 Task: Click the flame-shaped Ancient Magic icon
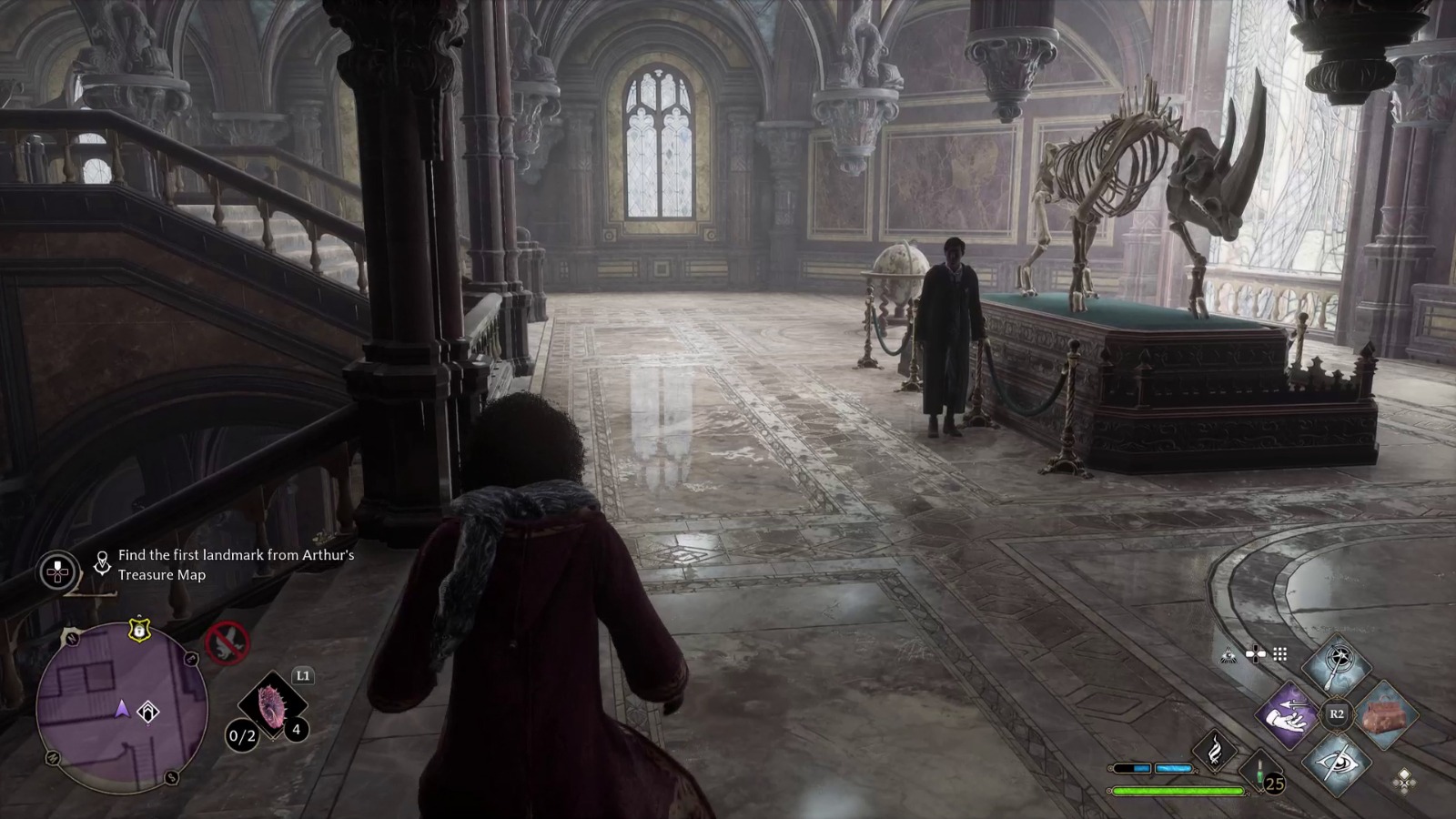1215,750
